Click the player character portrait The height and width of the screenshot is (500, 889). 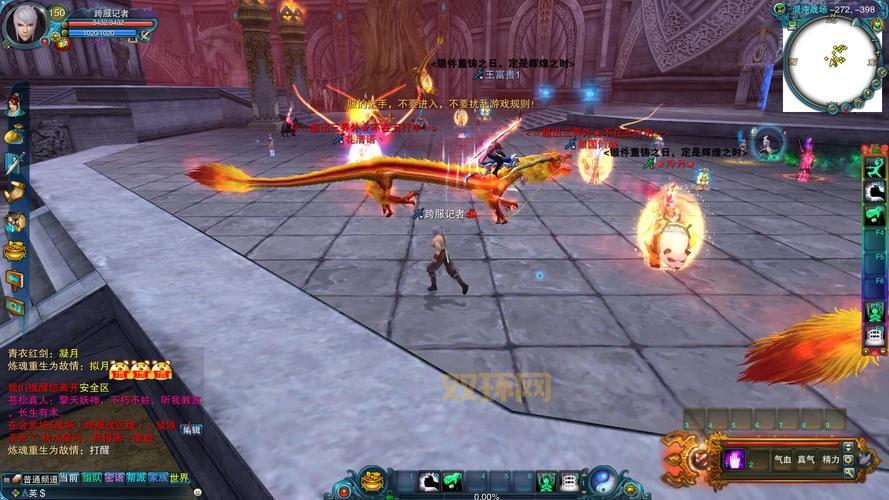coord(23,25)
